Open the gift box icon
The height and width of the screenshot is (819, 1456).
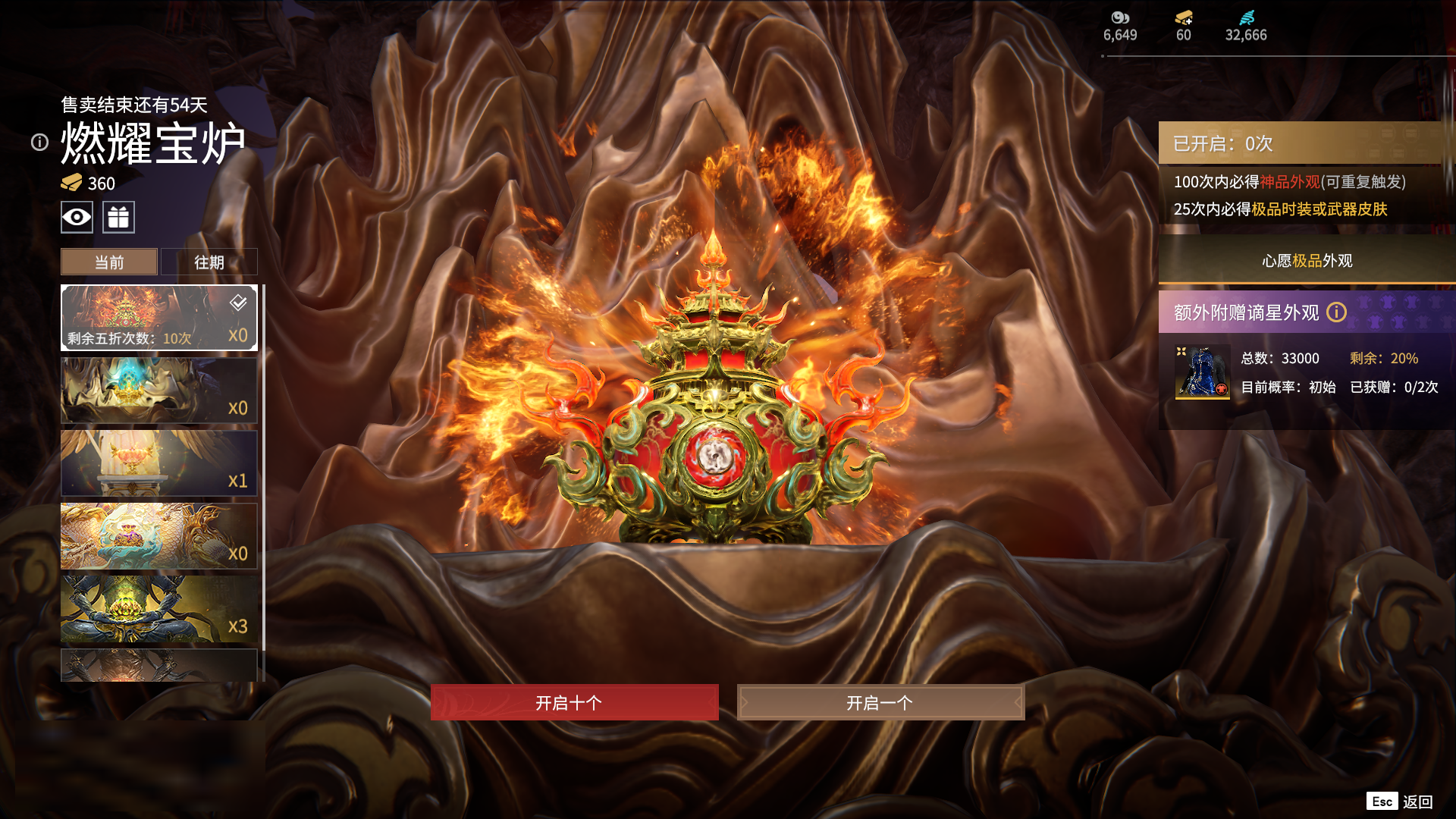pos(118,218)
